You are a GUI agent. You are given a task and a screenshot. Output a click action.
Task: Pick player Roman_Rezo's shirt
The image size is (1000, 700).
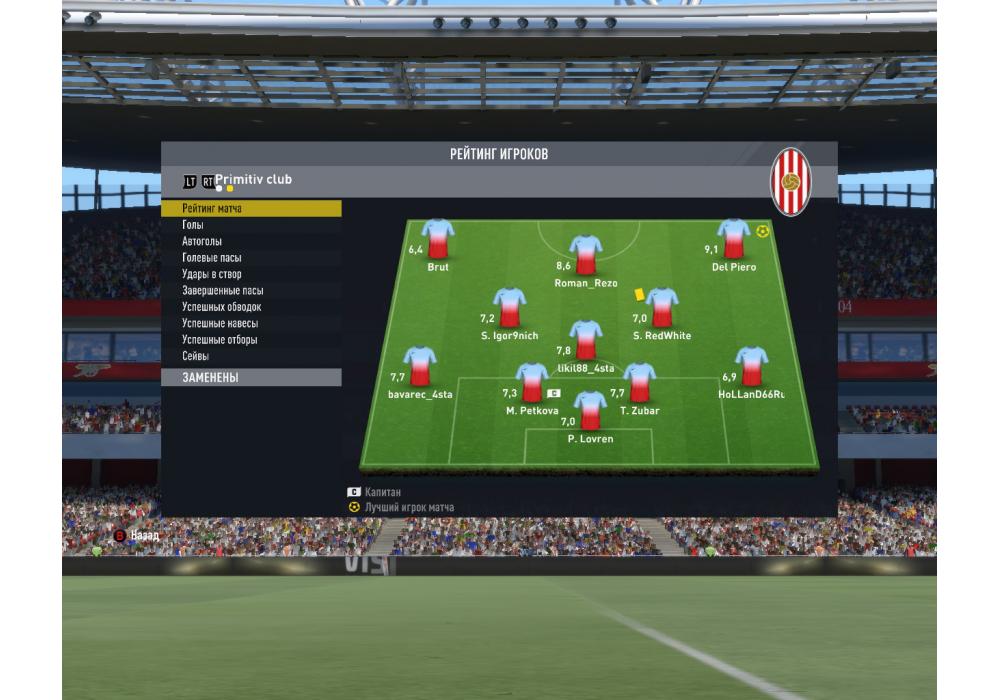pos(586,256)
